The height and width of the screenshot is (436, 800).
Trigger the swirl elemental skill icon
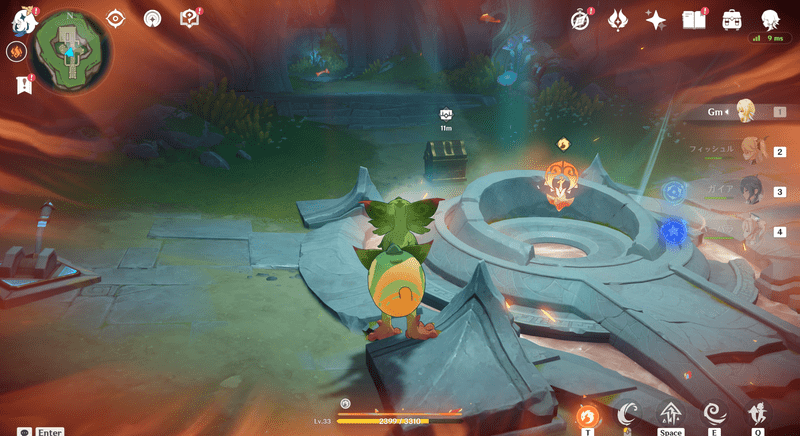coord(715,414)
